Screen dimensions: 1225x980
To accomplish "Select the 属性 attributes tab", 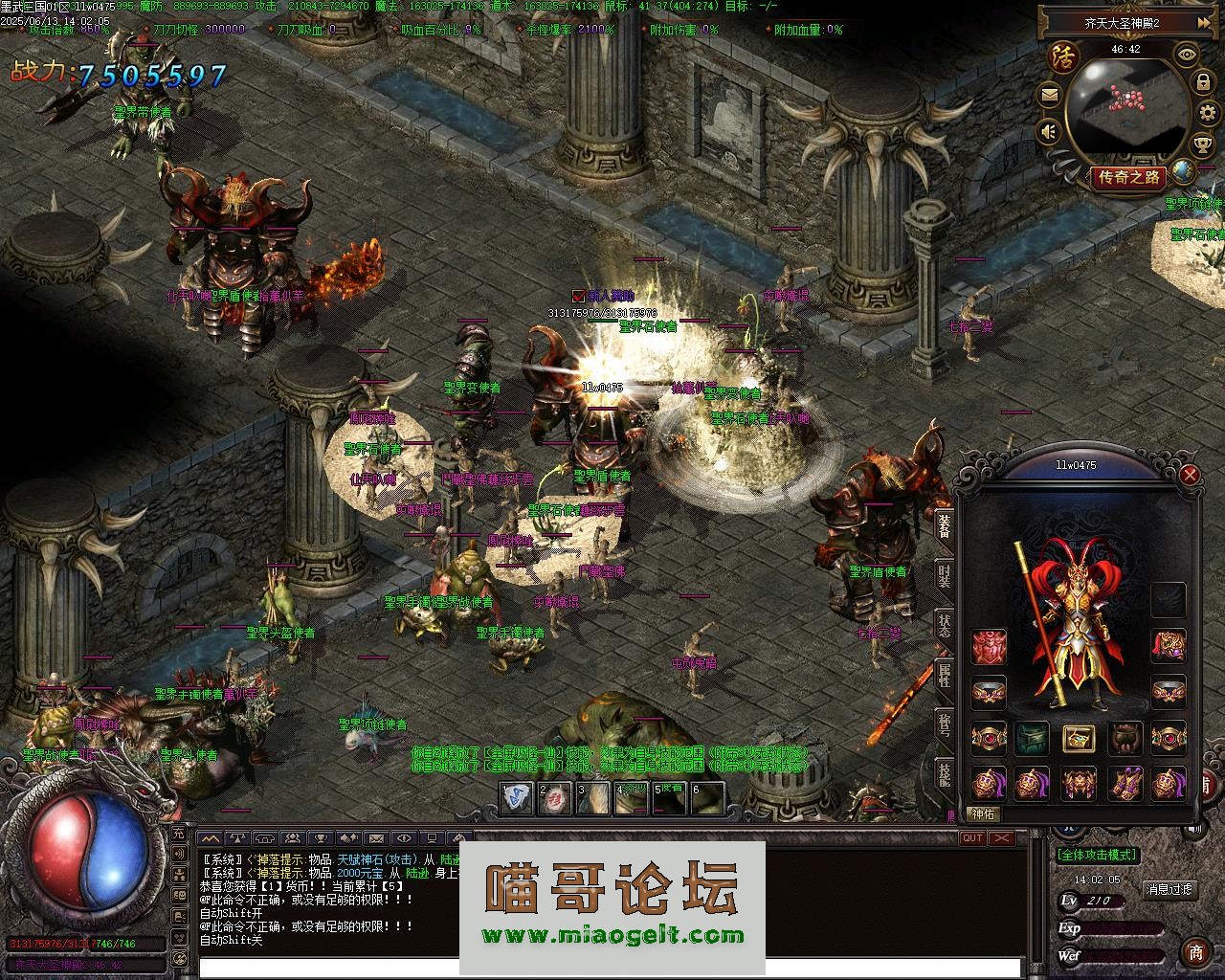I will click(x=944, y=675).
